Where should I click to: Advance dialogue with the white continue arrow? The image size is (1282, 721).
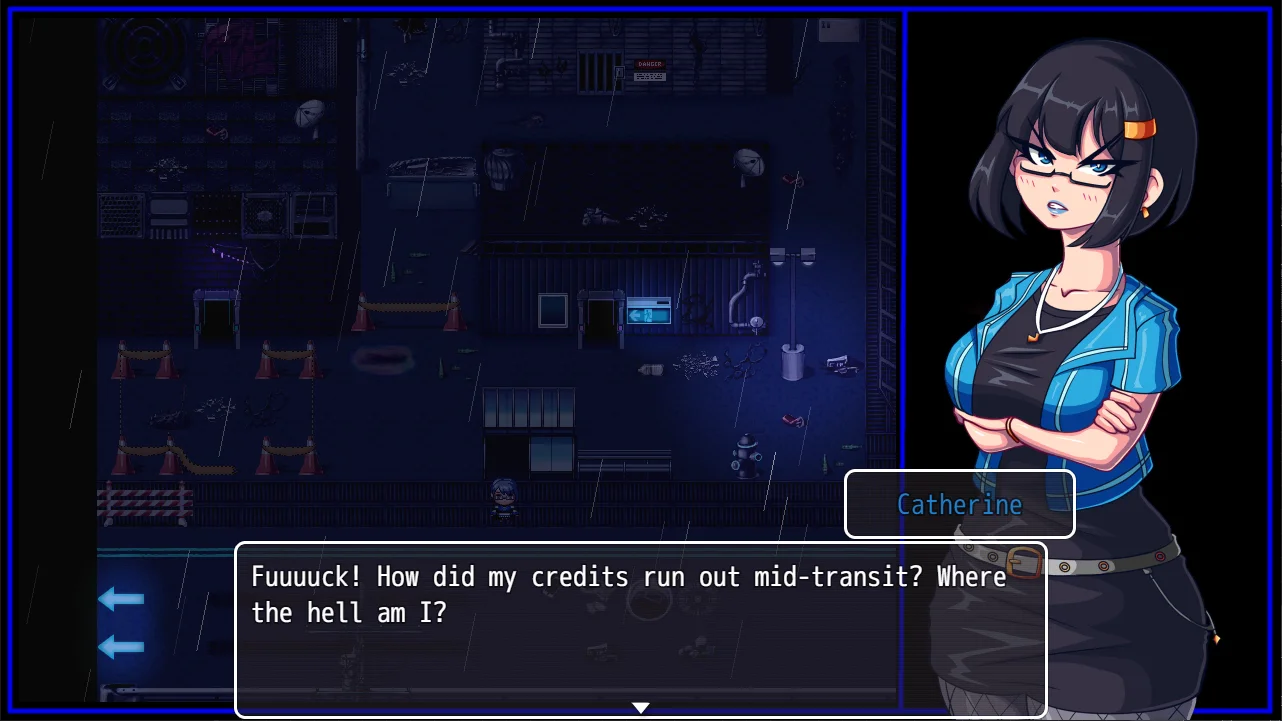click(x=641, y=707)
